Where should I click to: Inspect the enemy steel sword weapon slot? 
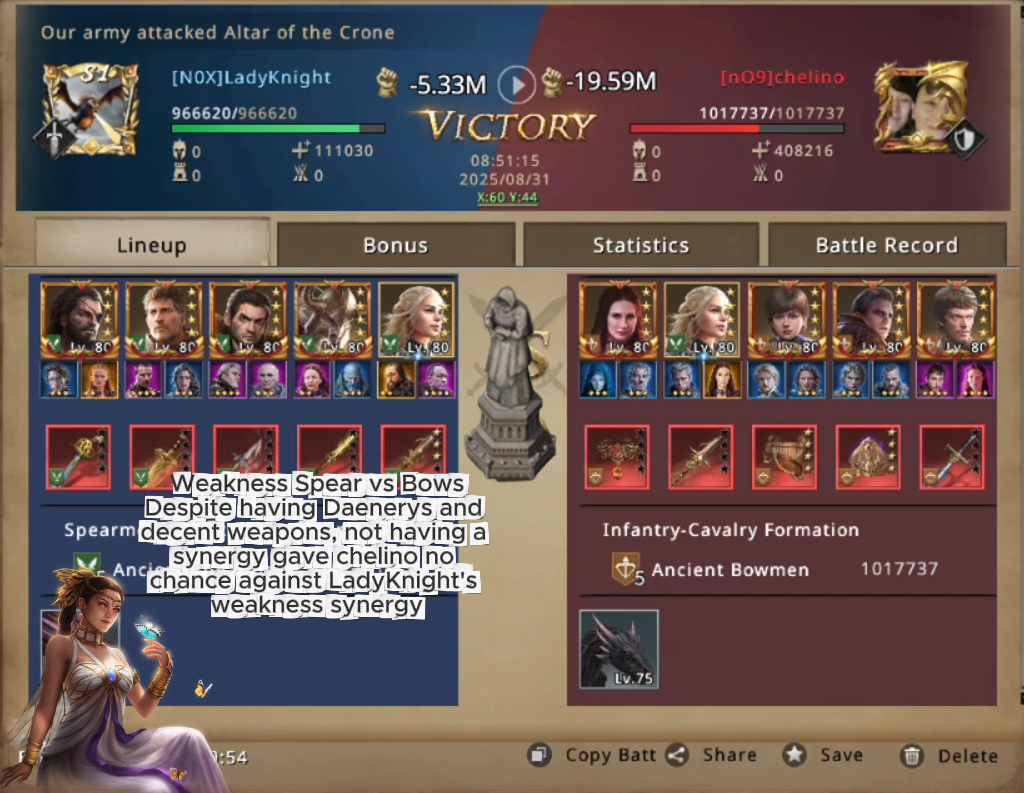click(952, 457)
